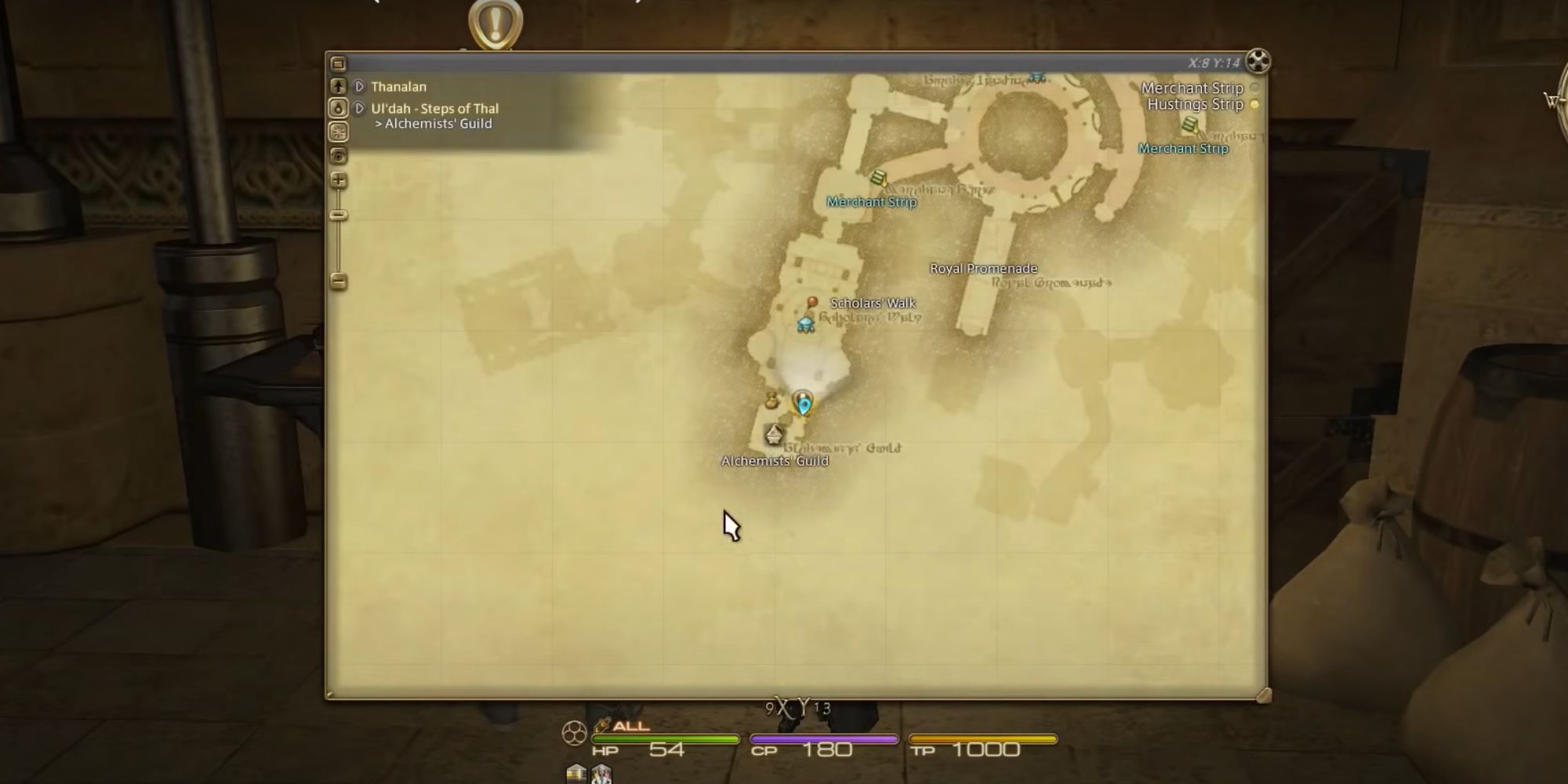Click the brown sack shop marker

(x=771, y=400)
